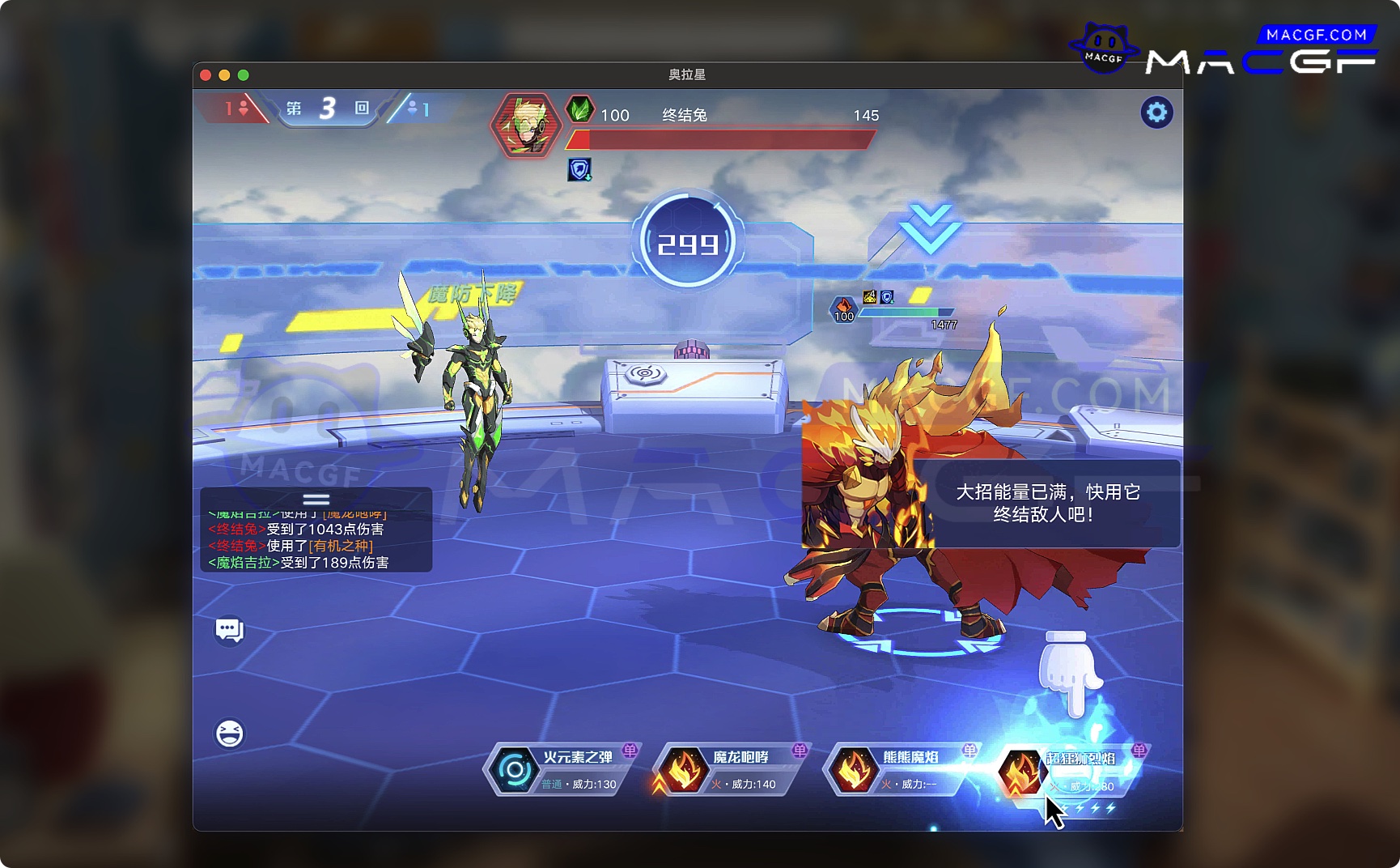This screenshot has height=868, width=1400.
Task: Click the blue double-chevron arrow
Action: (930, 228)
